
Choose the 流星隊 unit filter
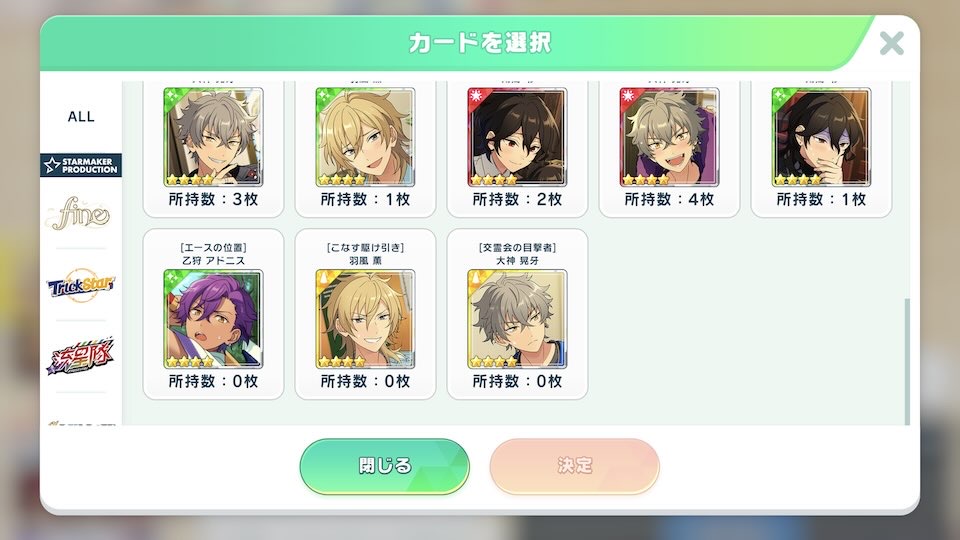coord(81,355)
